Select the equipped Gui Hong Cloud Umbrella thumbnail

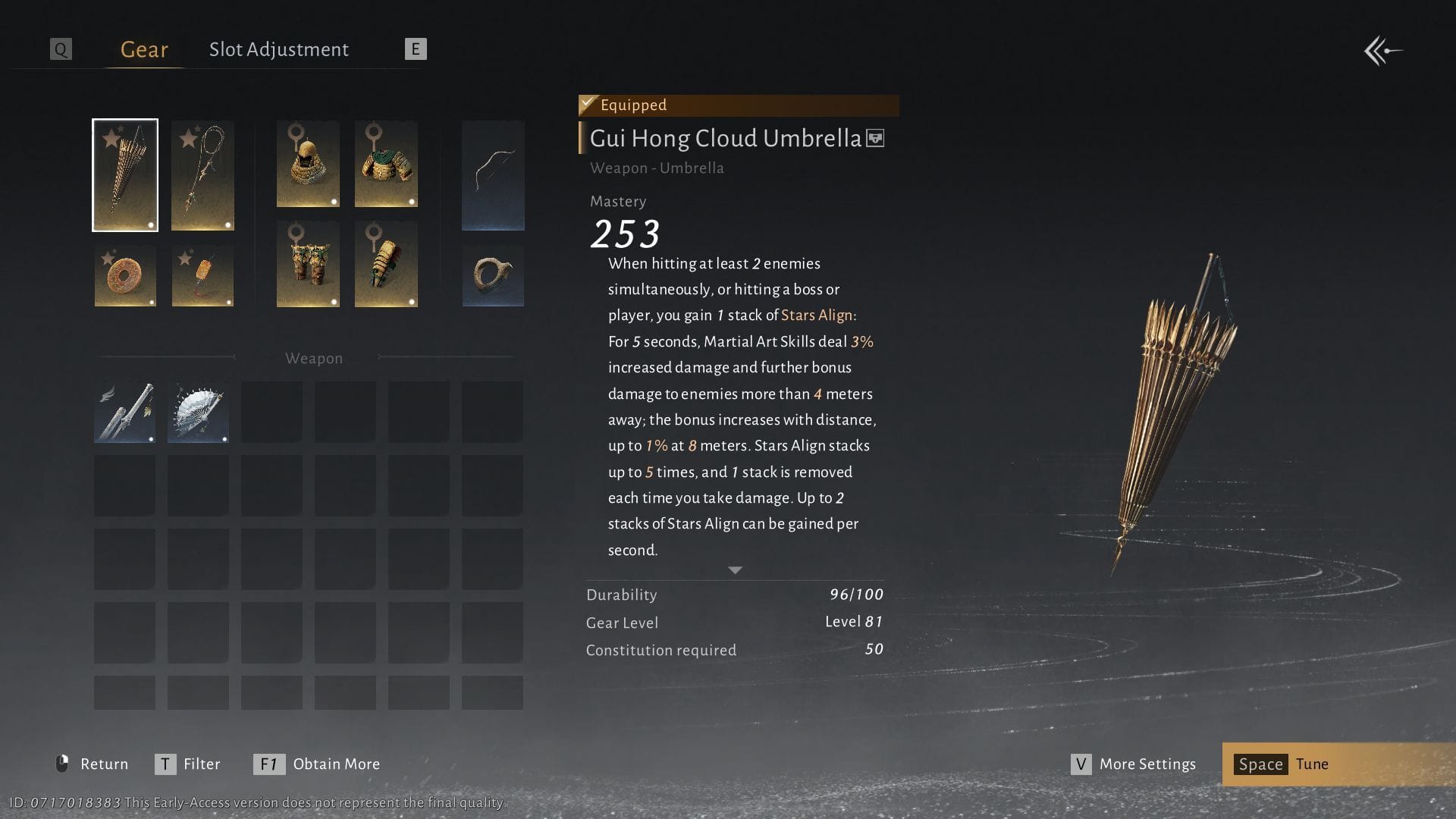coord(125,174)
